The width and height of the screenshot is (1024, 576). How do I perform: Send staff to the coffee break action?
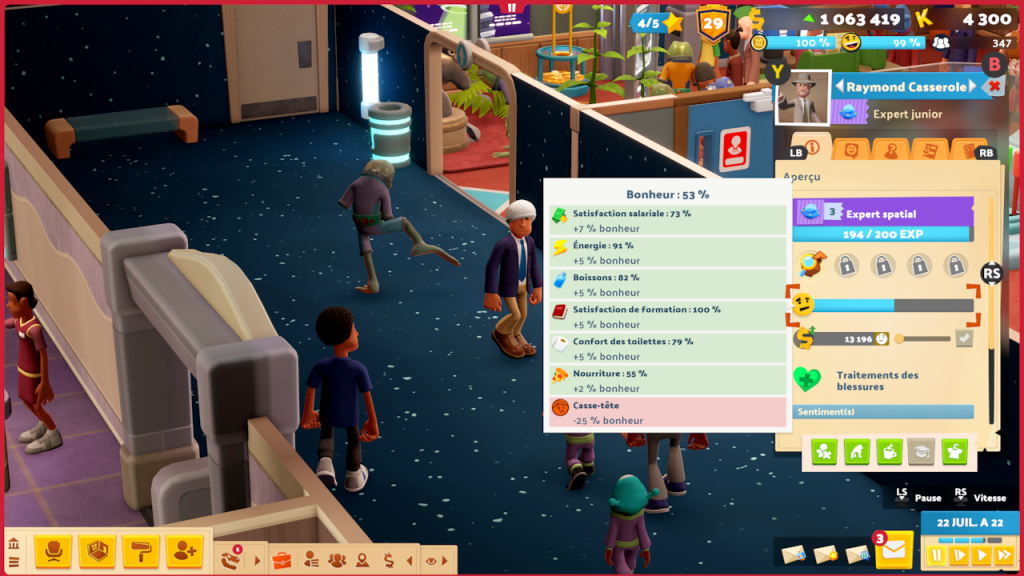coord(889,452)
